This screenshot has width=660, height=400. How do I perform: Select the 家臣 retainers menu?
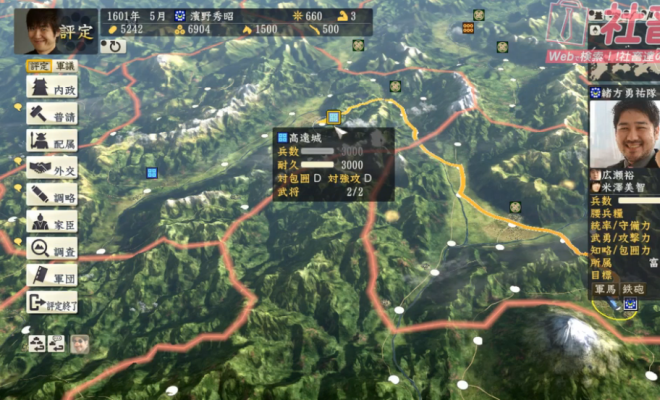[52, 224]
